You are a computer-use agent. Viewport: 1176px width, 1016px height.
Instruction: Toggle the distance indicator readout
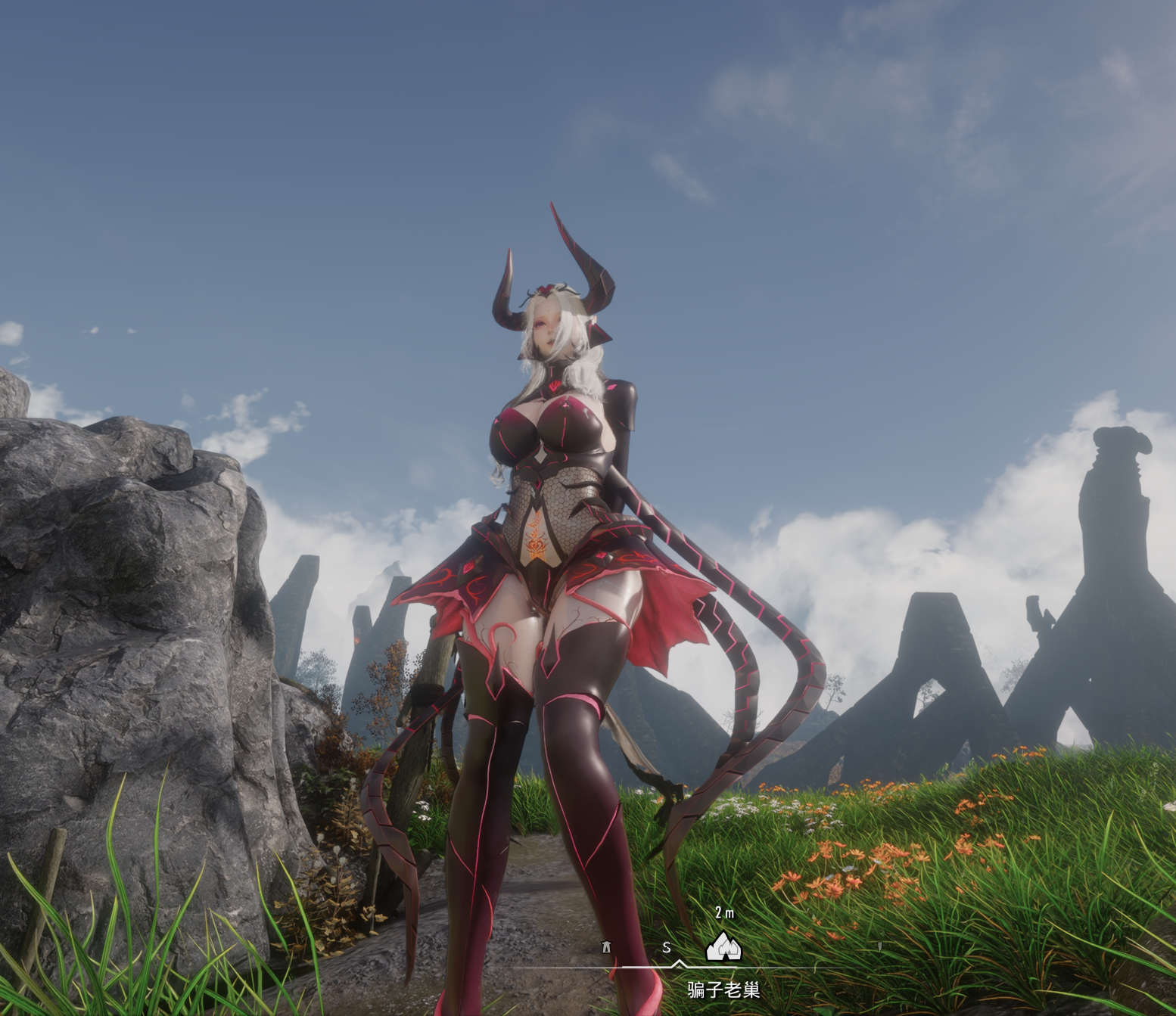point(725,913)
